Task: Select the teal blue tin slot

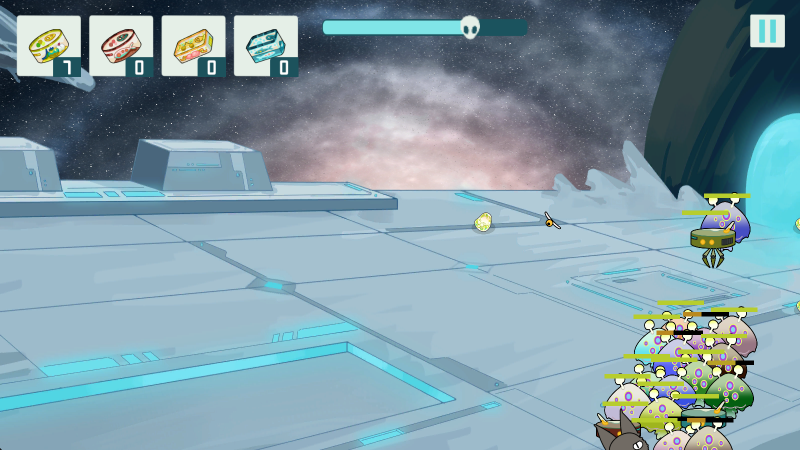Action: [x=266, y=46]
